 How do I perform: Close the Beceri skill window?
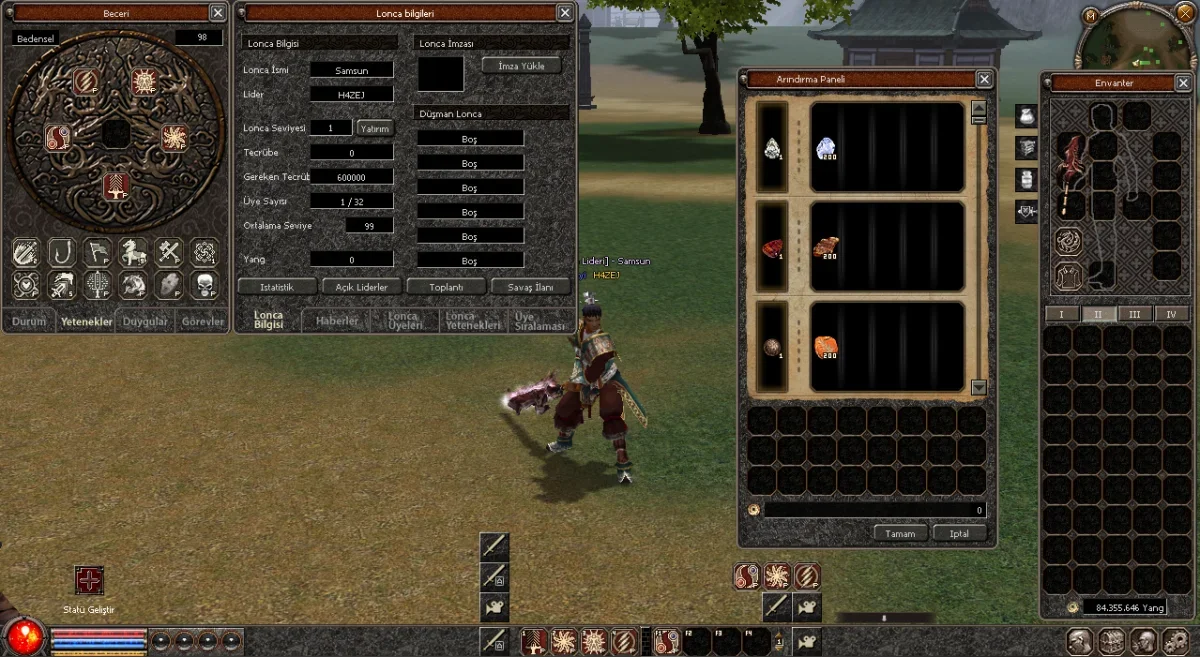pos(218,13)
